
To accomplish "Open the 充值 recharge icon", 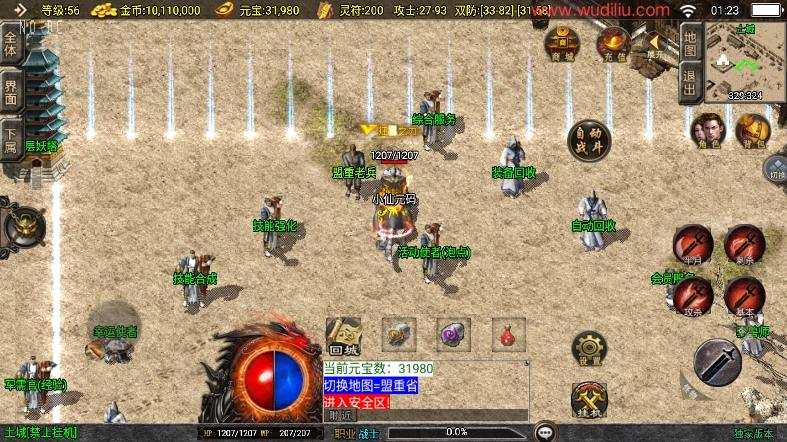I will pos(612,43).
